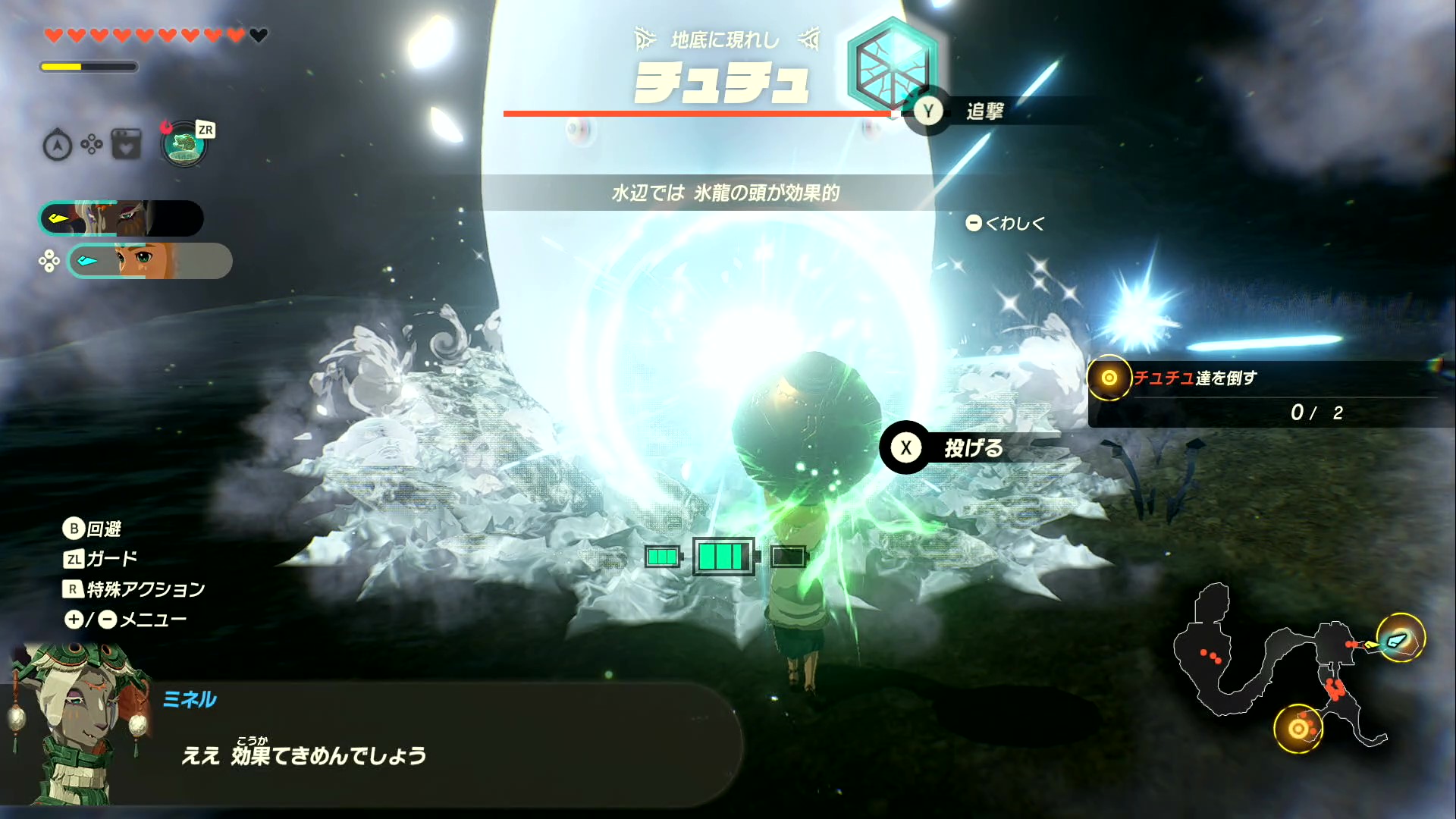
Task: Select the ZR throwable material icon
Action: (184, 144)
